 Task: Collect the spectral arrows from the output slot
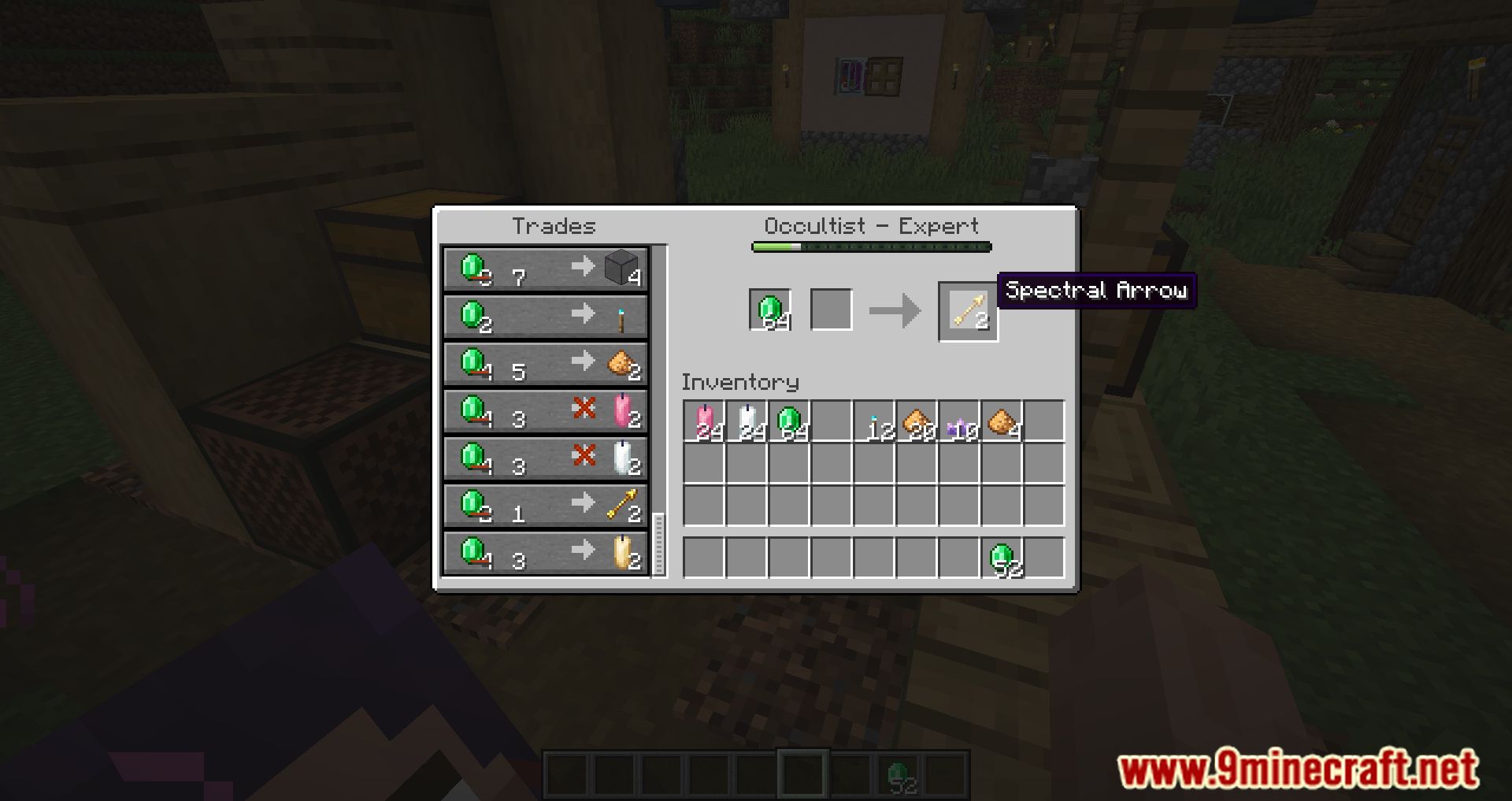(x=969, y=309)
